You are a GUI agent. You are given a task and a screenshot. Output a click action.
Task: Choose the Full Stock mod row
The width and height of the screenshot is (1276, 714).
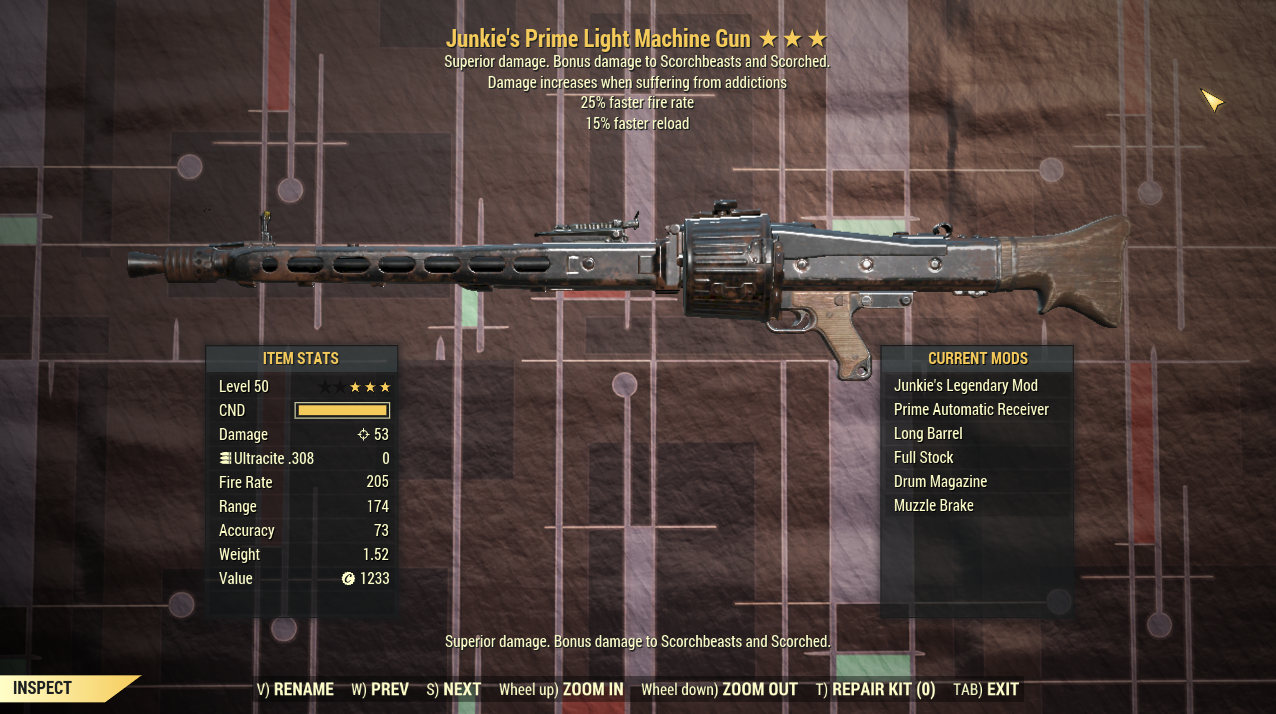(x=923, y=457)
